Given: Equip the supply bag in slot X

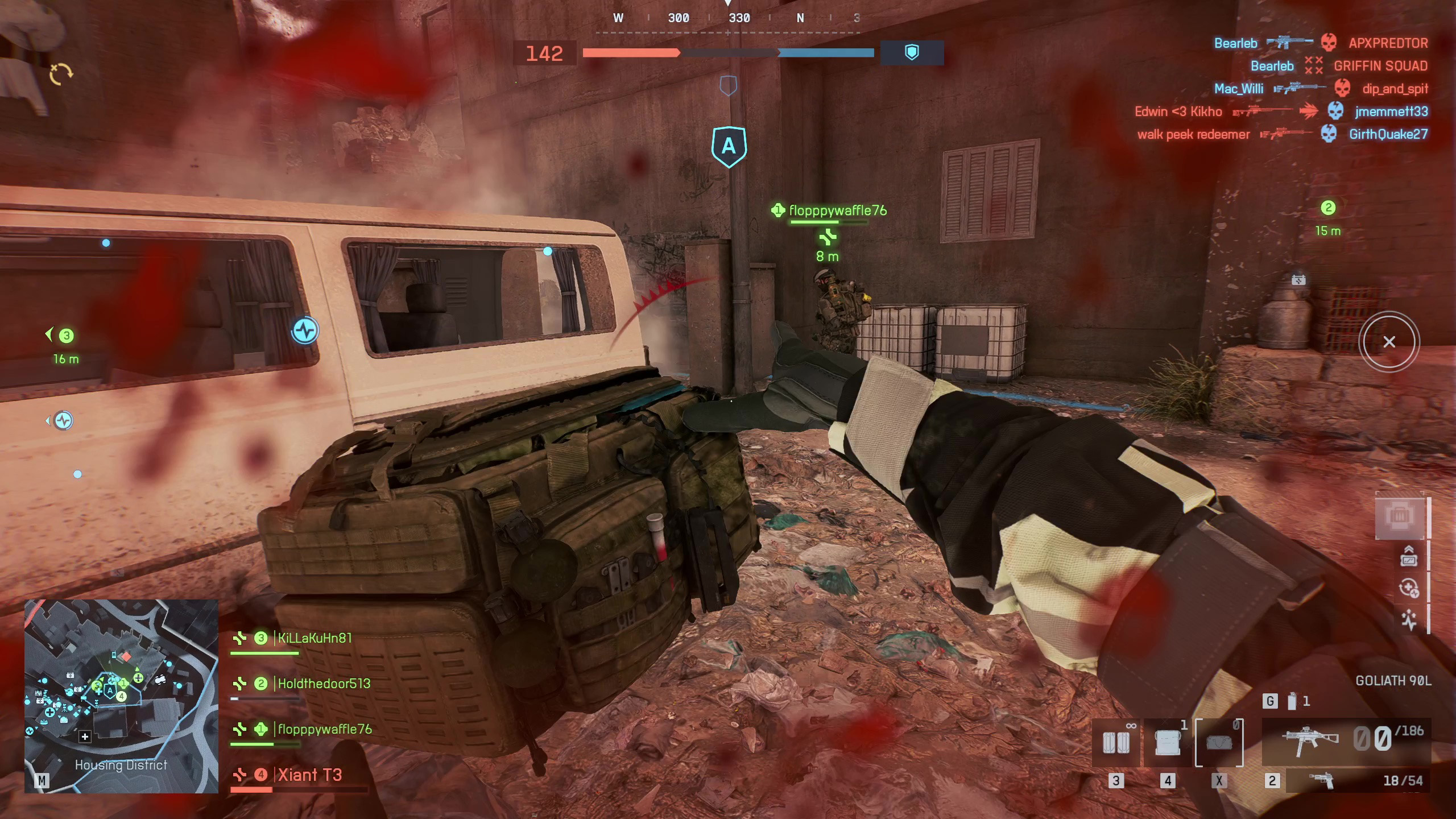Looking at the screenshot, I should pyautogui.click(x=1219, y=743).
